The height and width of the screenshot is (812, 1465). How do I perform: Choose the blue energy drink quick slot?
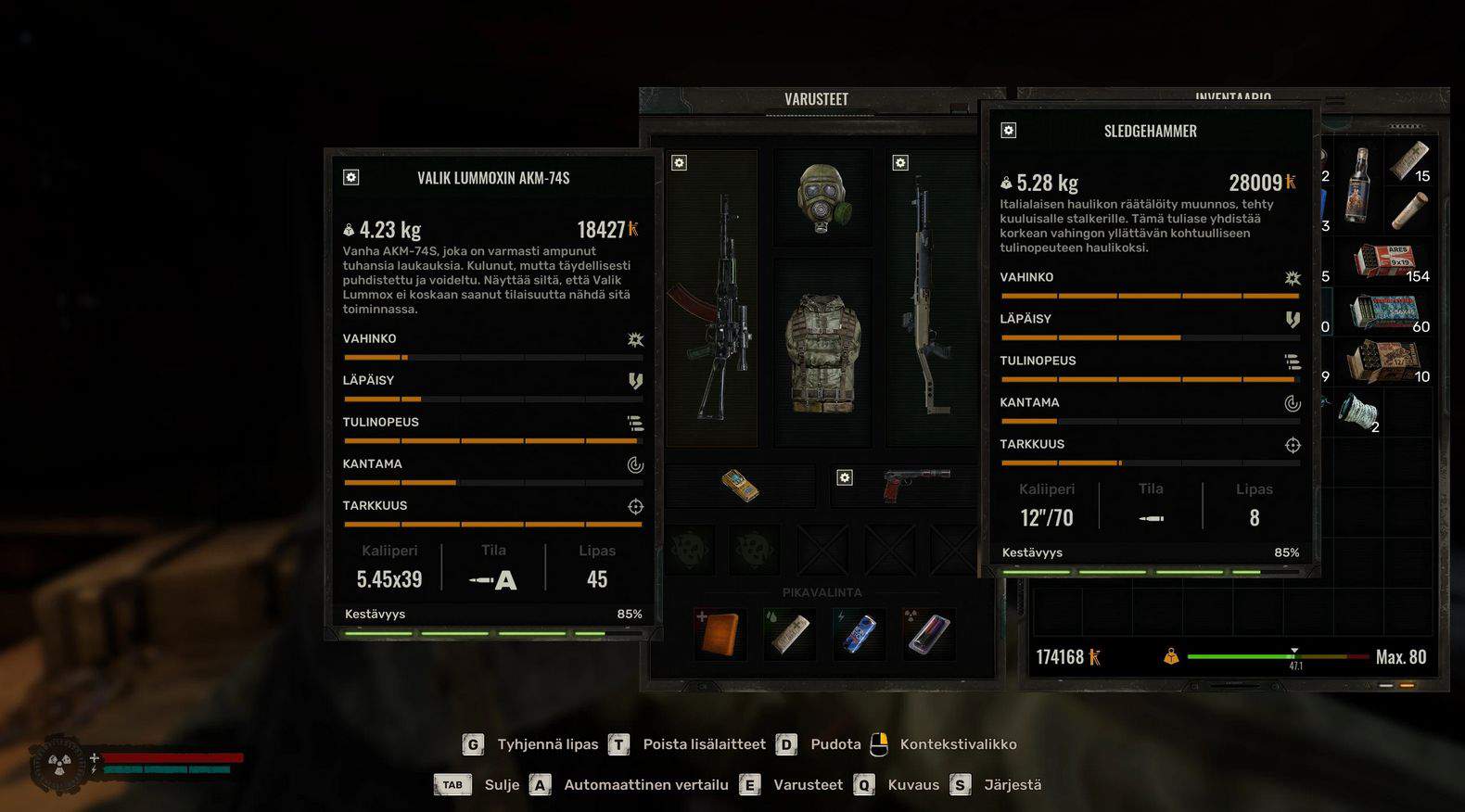(860, 634)
